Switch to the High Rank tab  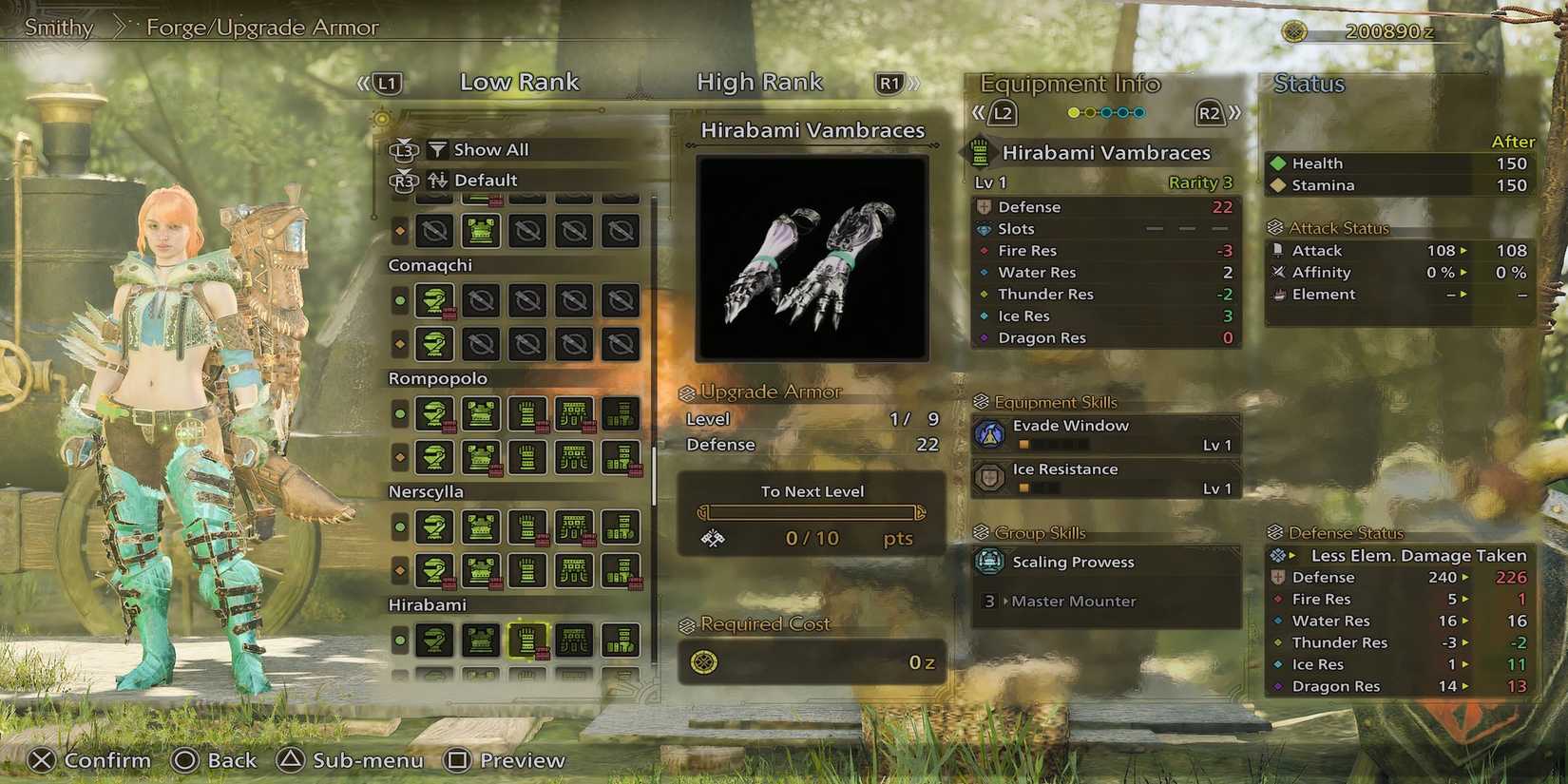pos(759,82)
